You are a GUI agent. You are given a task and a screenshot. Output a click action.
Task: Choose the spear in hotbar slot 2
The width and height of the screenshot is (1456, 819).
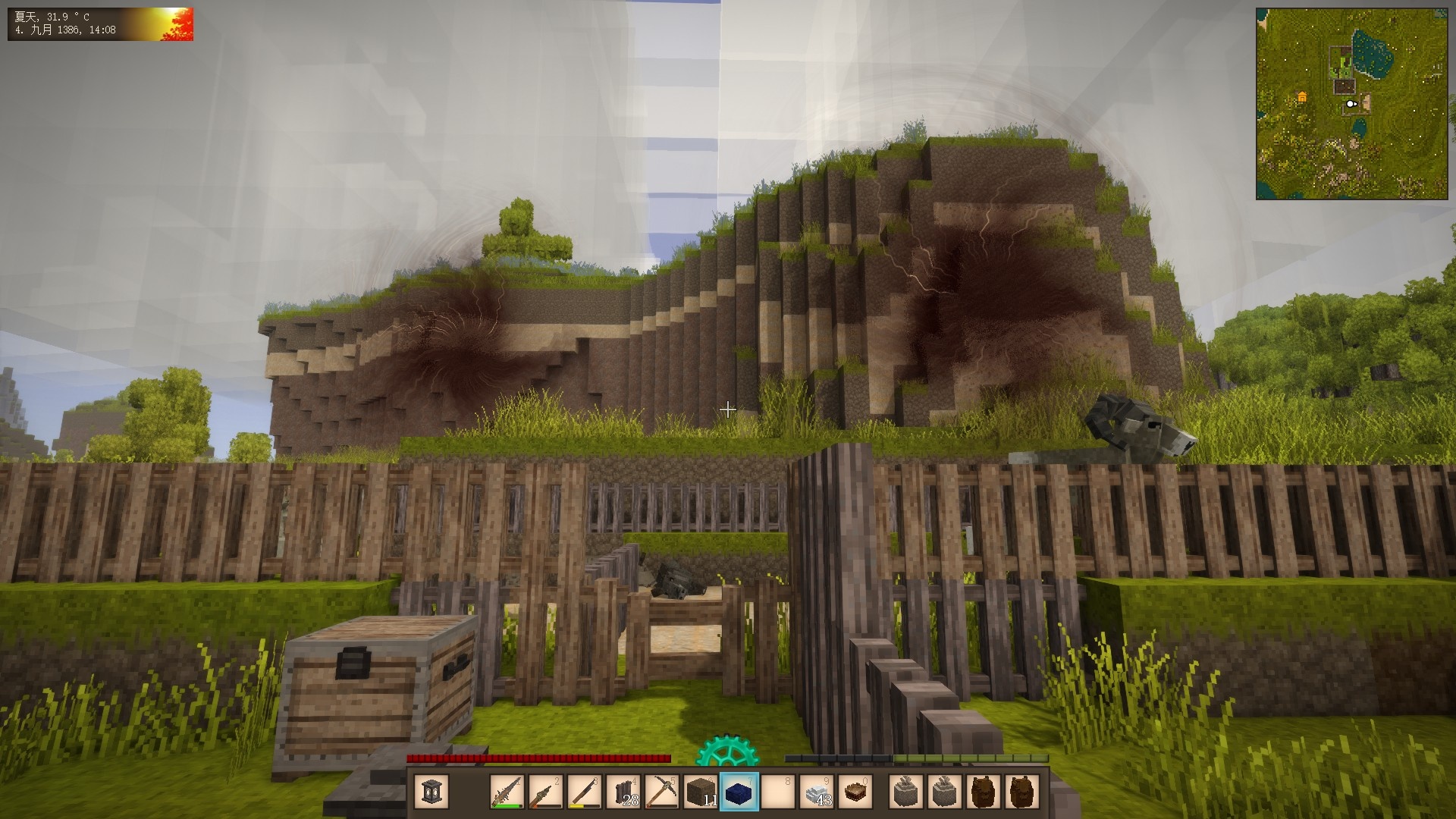tap(546, 792)
